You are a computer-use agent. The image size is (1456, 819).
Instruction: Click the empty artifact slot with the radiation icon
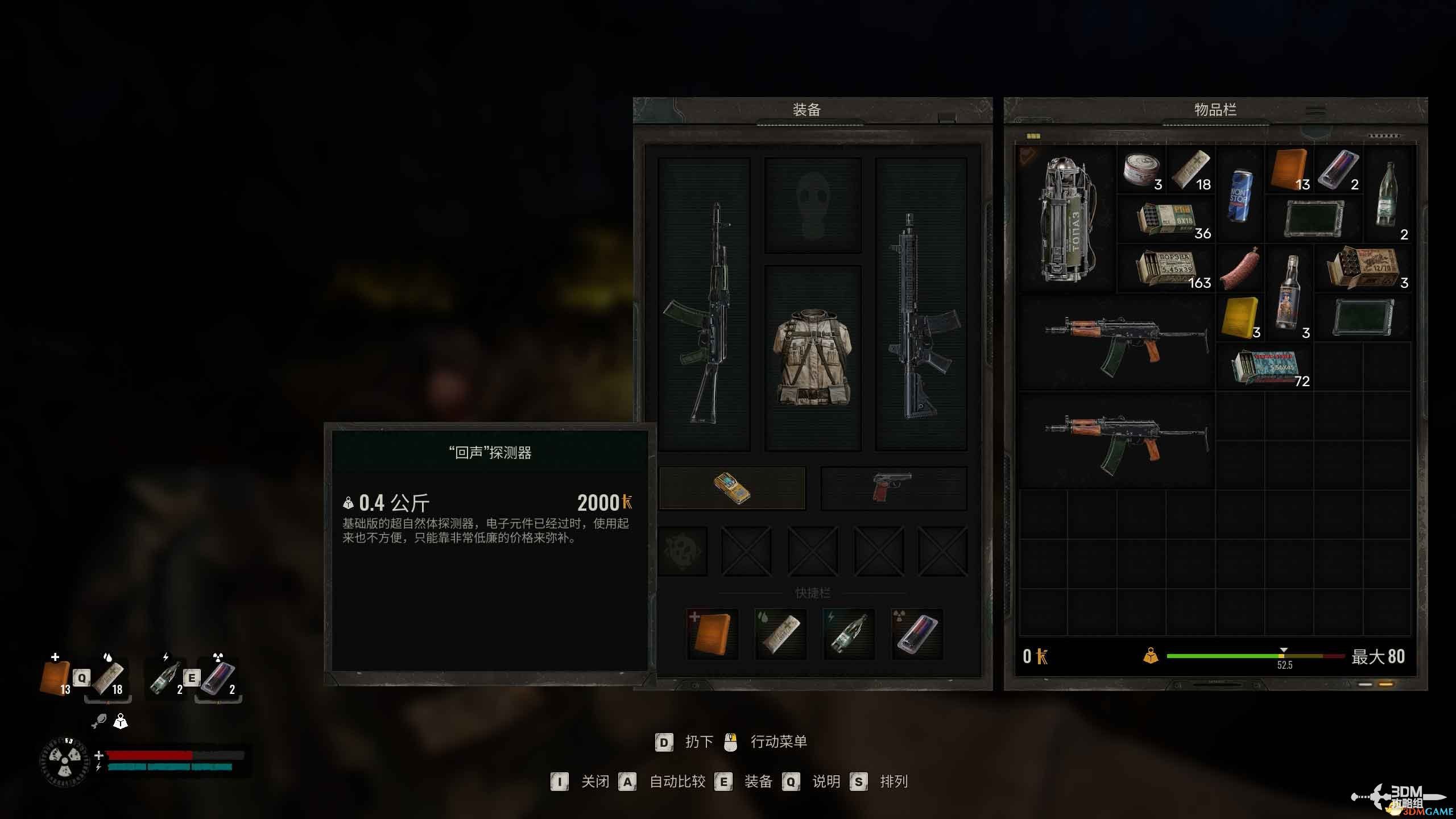682,552
